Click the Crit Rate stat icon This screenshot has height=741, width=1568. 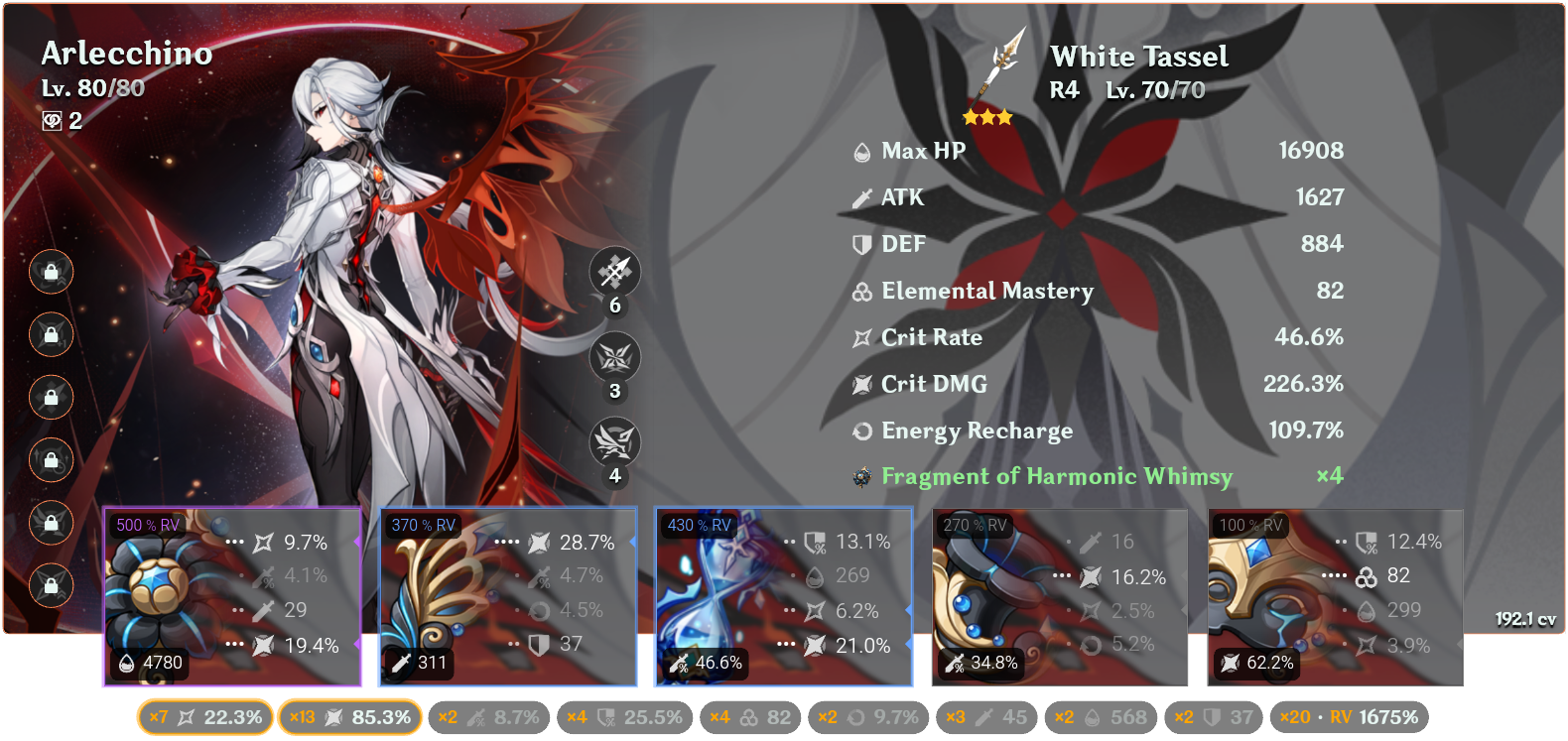pos(861,337)
